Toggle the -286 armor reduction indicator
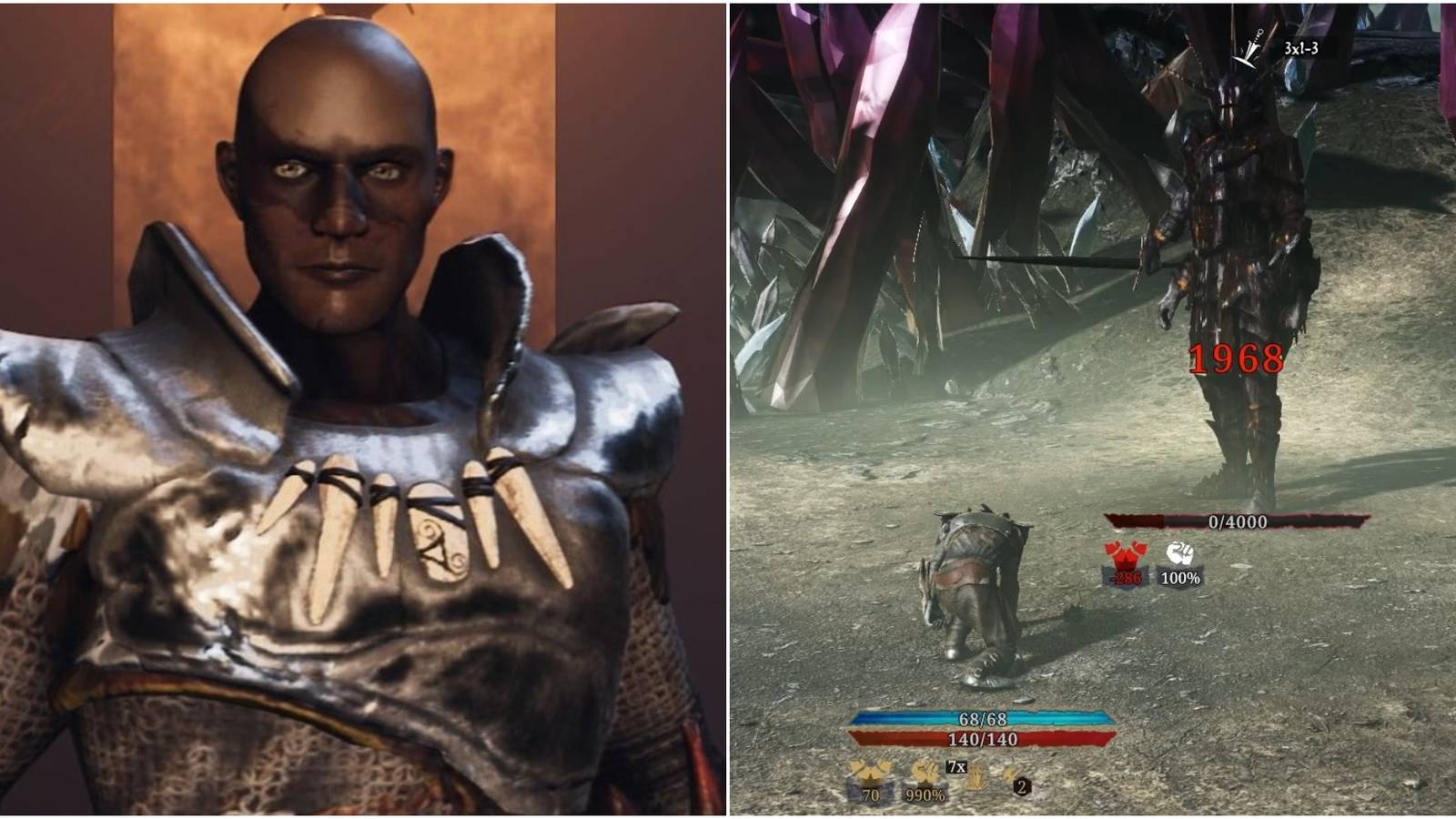Viewport: 1456px width, 819px height. pyautogui.click(x=1125, y=577)
